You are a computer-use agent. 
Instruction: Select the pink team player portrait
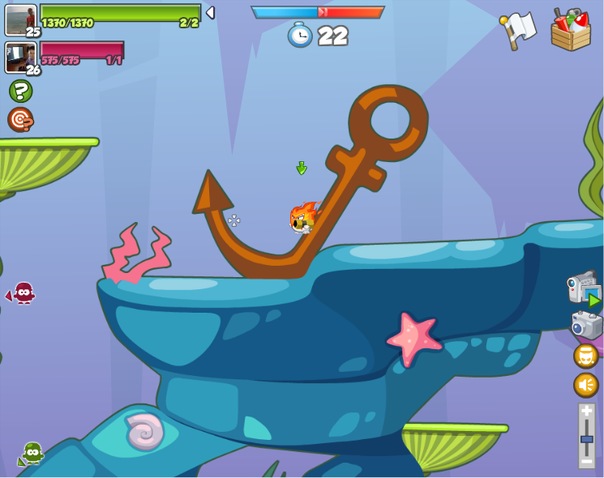point(20,58)
